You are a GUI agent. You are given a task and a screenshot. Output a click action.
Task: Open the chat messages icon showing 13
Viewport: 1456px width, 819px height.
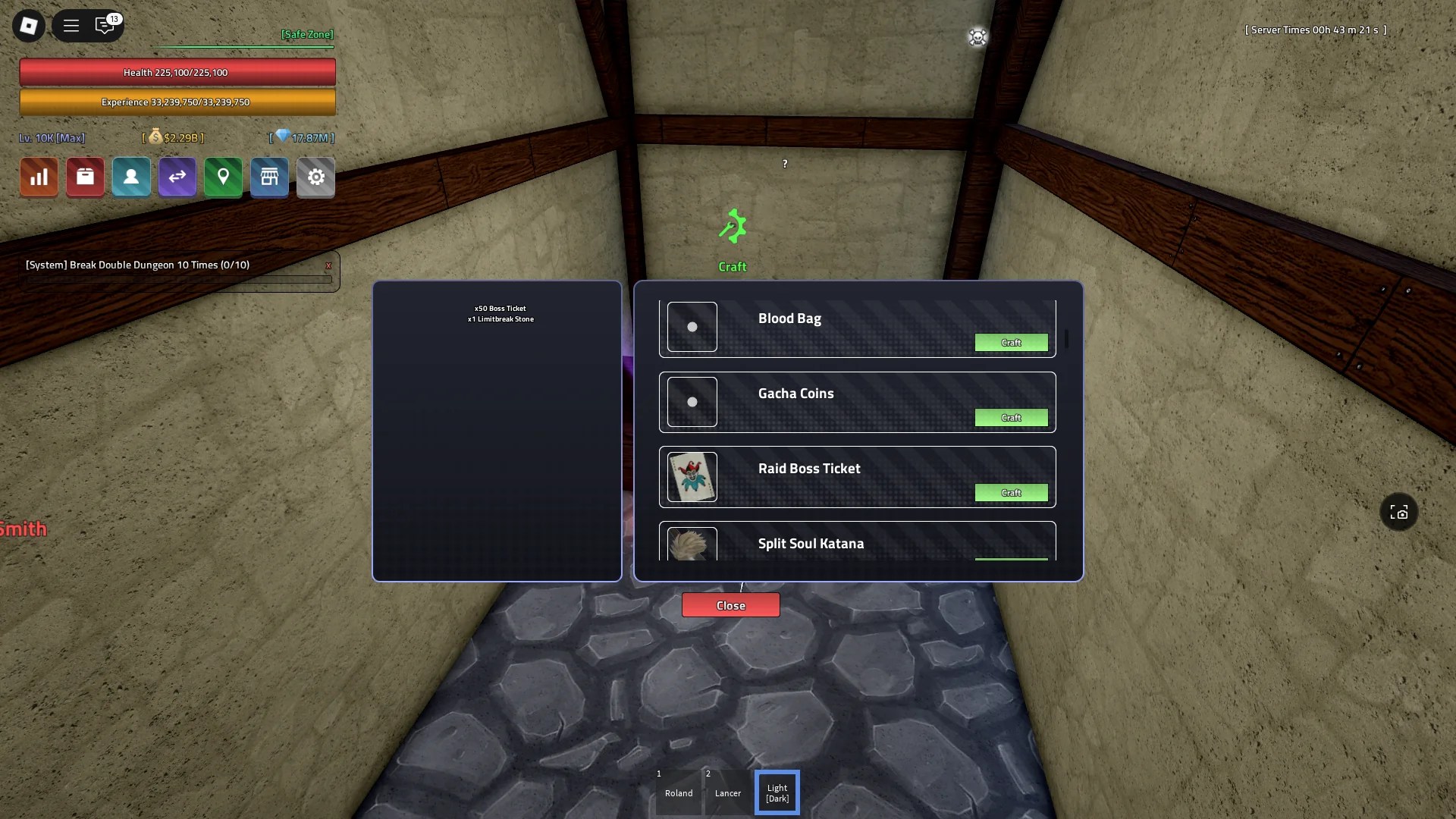[x=105, y=25]
